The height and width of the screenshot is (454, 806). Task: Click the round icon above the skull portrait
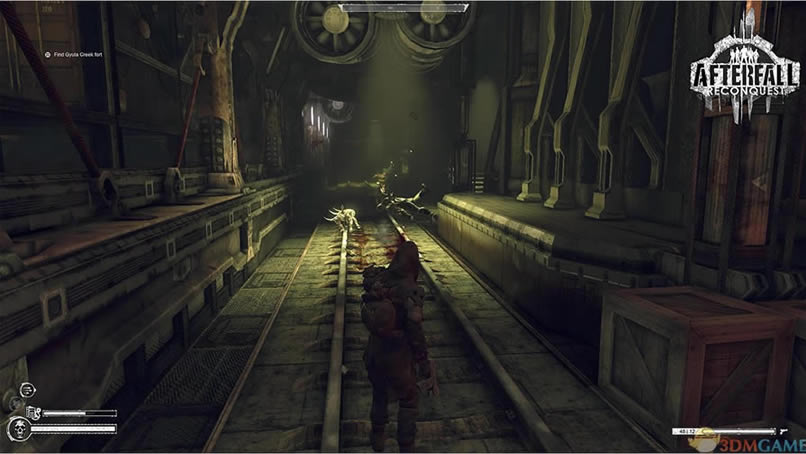point(27,389)
